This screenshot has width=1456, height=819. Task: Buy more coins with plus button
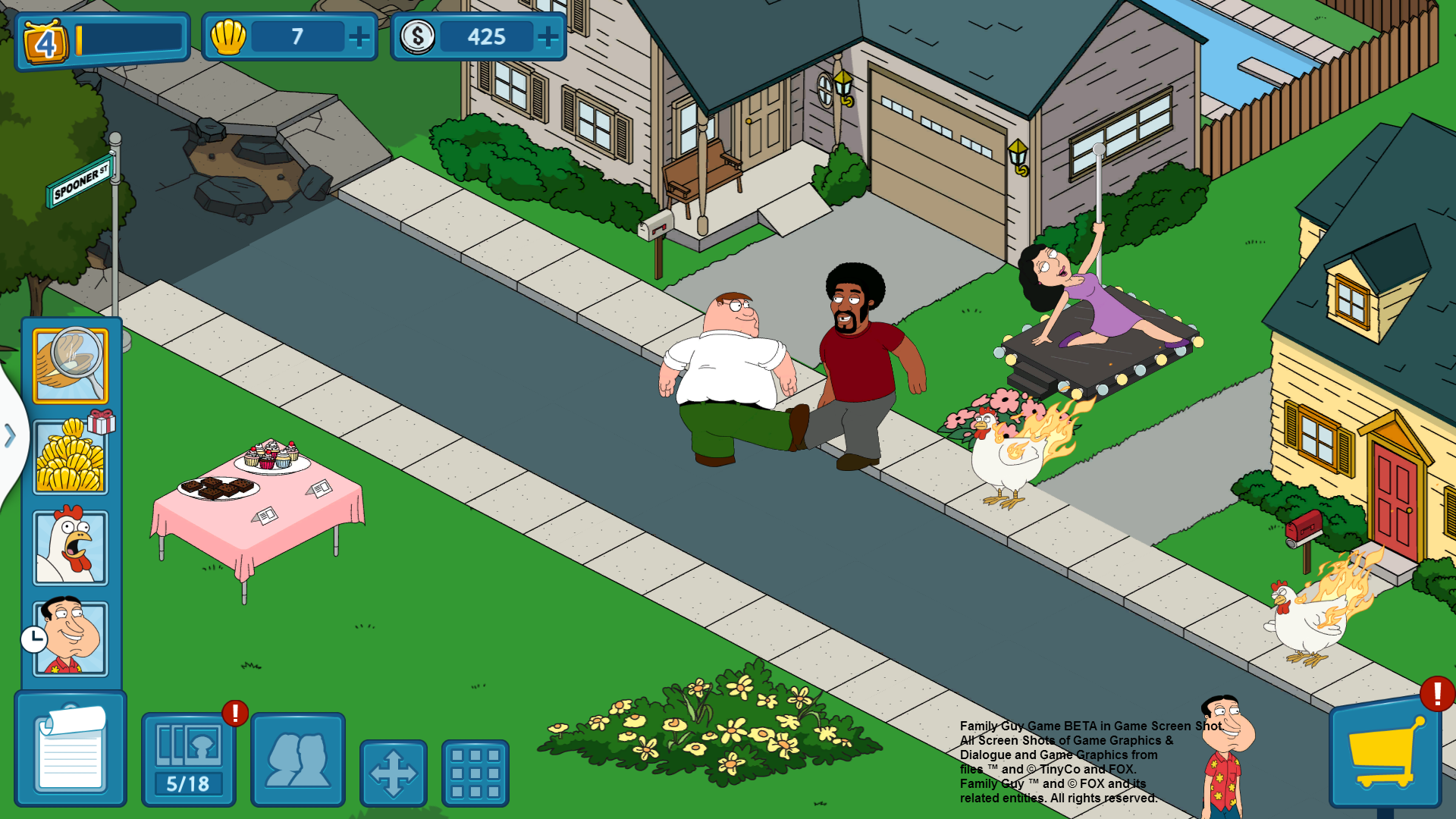pyautogui.click(x=548, y=36)
